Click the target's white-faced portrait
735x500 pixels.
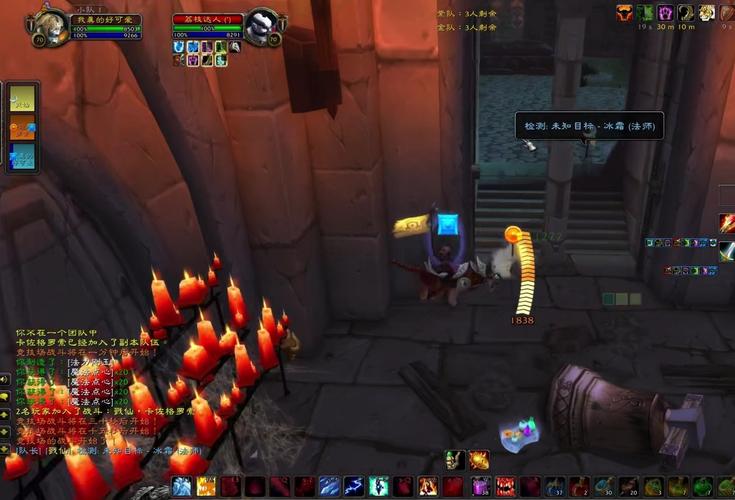coord(262,24)
